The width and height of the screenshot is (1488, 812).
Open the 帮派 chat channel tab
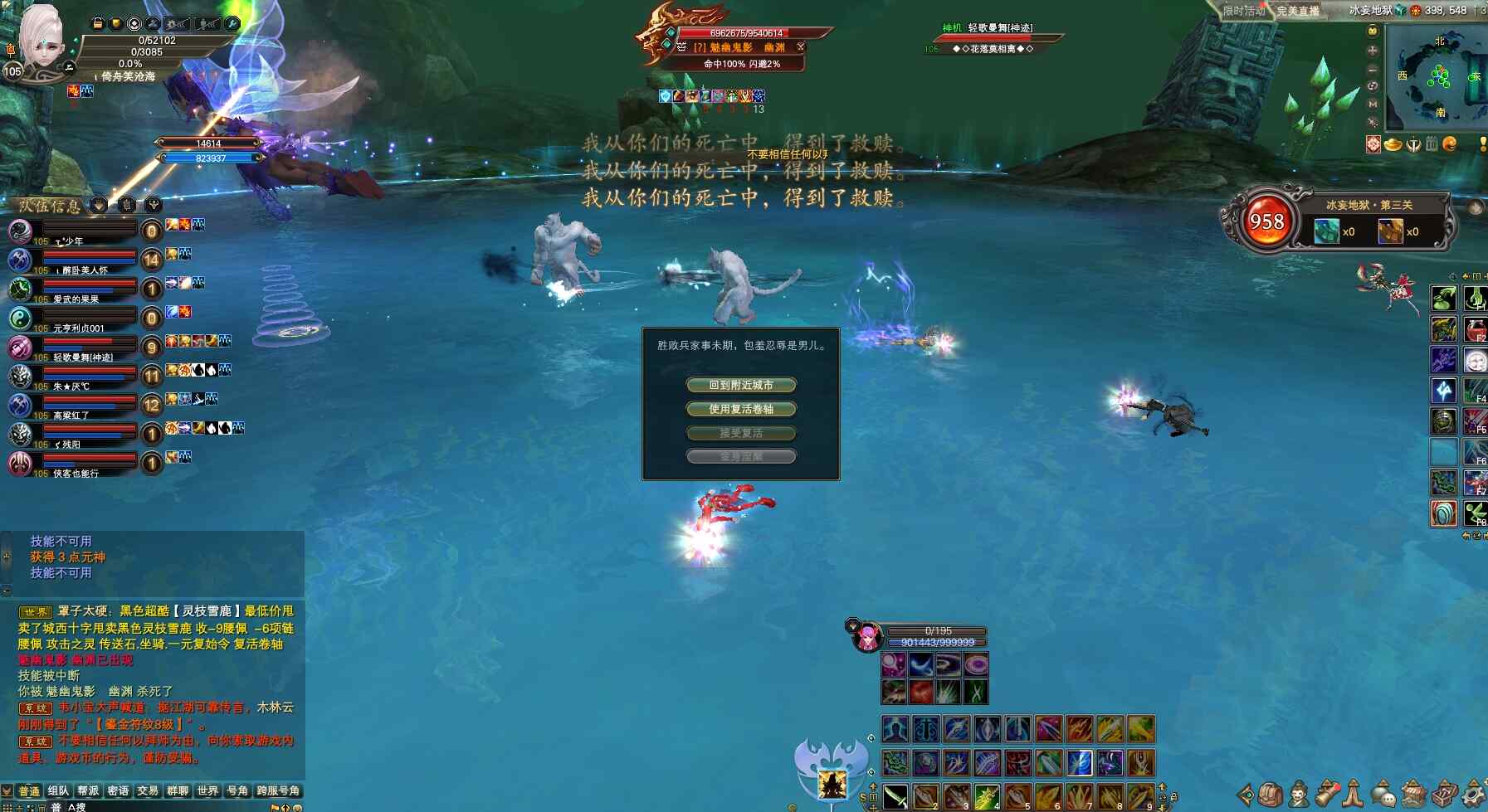[88, 791]
